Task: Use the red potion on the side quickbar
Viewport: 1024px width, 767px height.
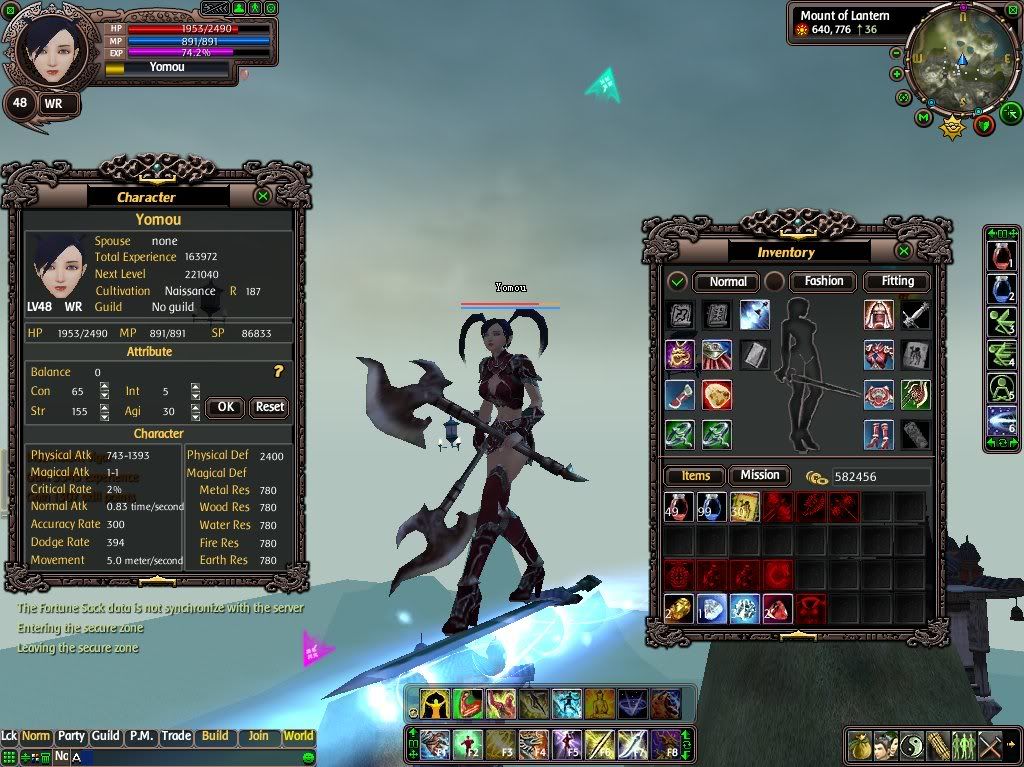Action: (1001, 257)
